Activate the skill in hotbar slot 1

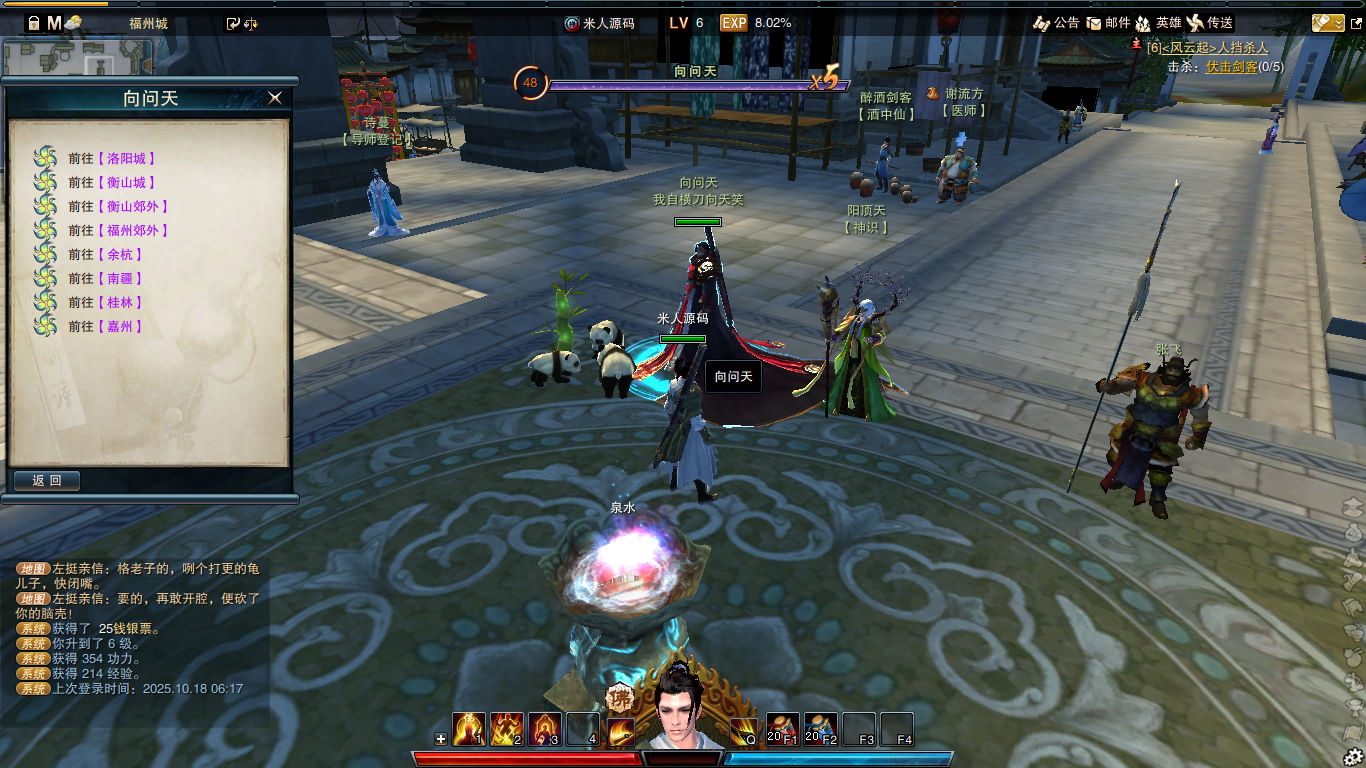469,729
